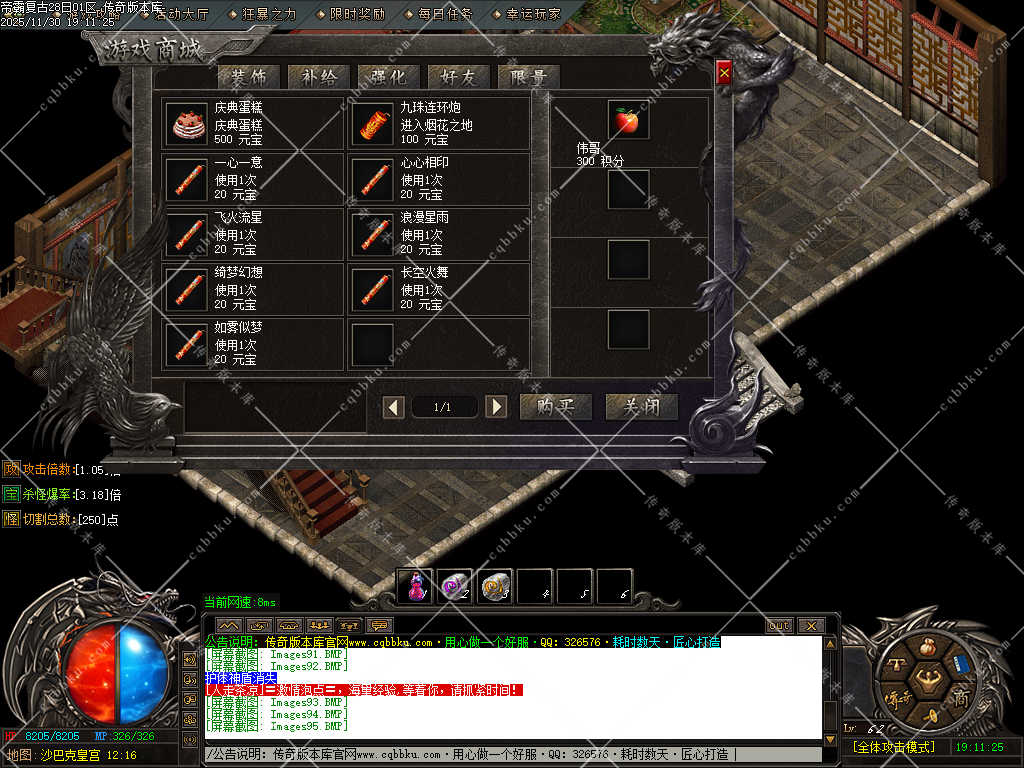Click the chat input field

510,754
